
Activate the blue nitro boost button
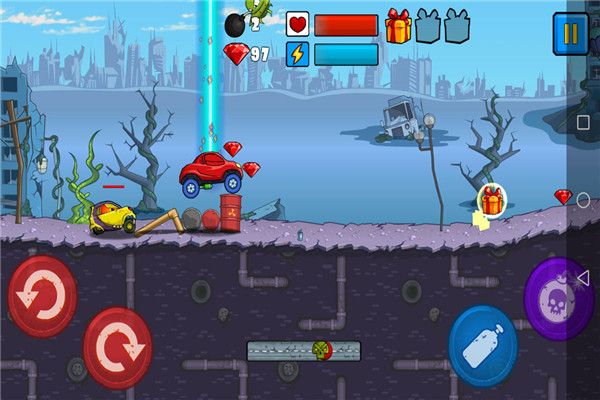pos(482,346)
